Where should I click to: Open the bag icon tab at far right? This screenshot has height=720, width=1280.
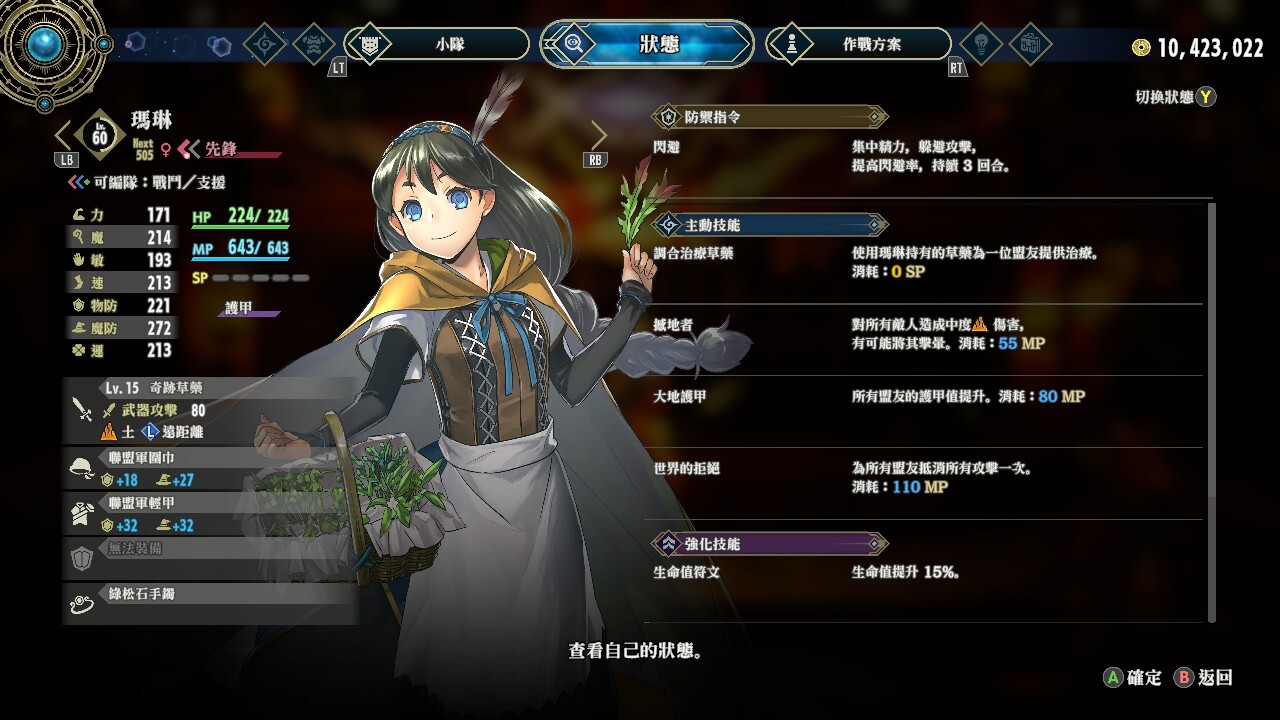coord(1030,44)
